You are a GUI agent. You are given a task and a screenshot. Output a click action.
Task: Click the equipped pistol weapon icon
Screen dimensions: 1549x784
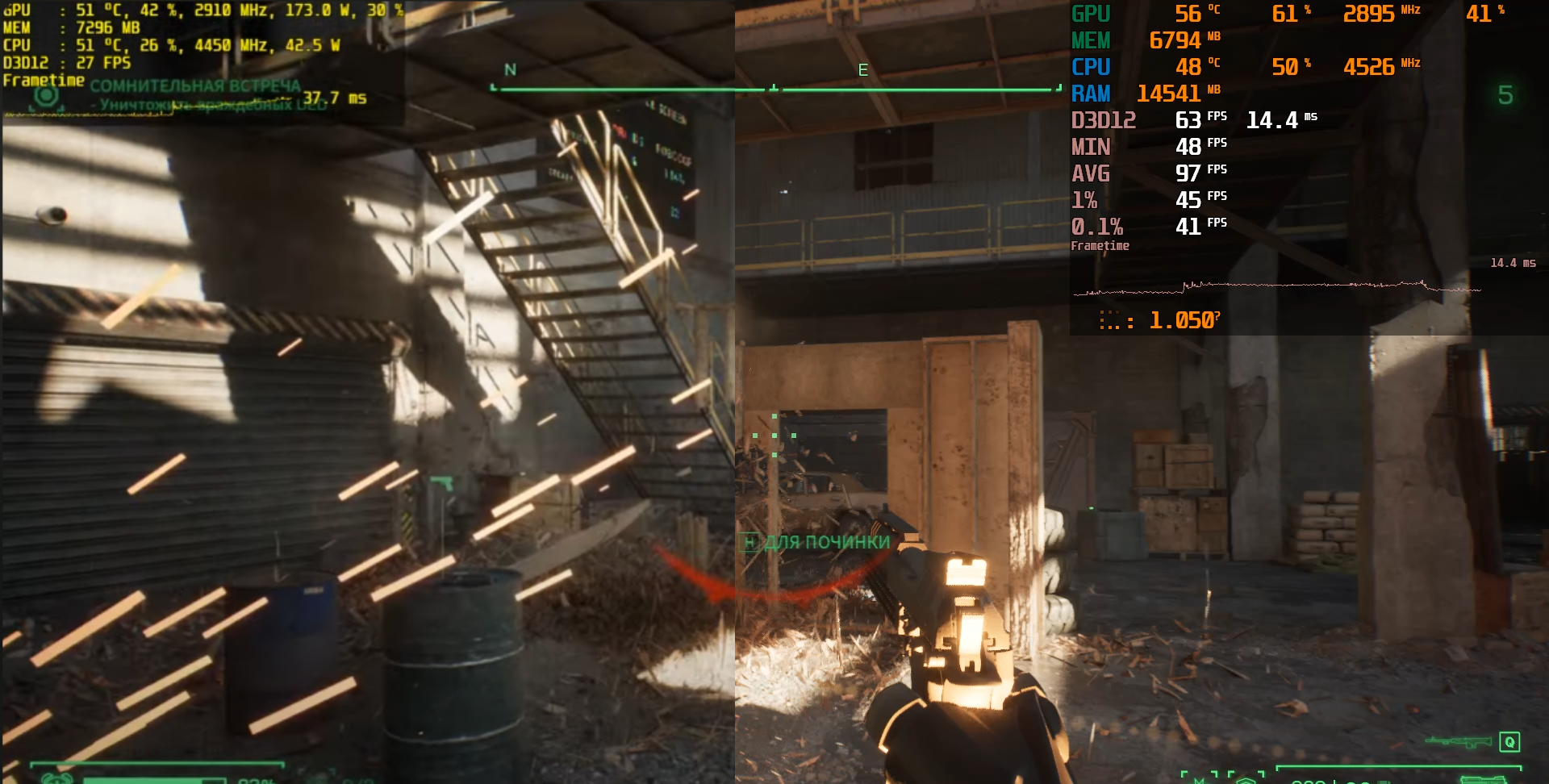(1483, 779)
